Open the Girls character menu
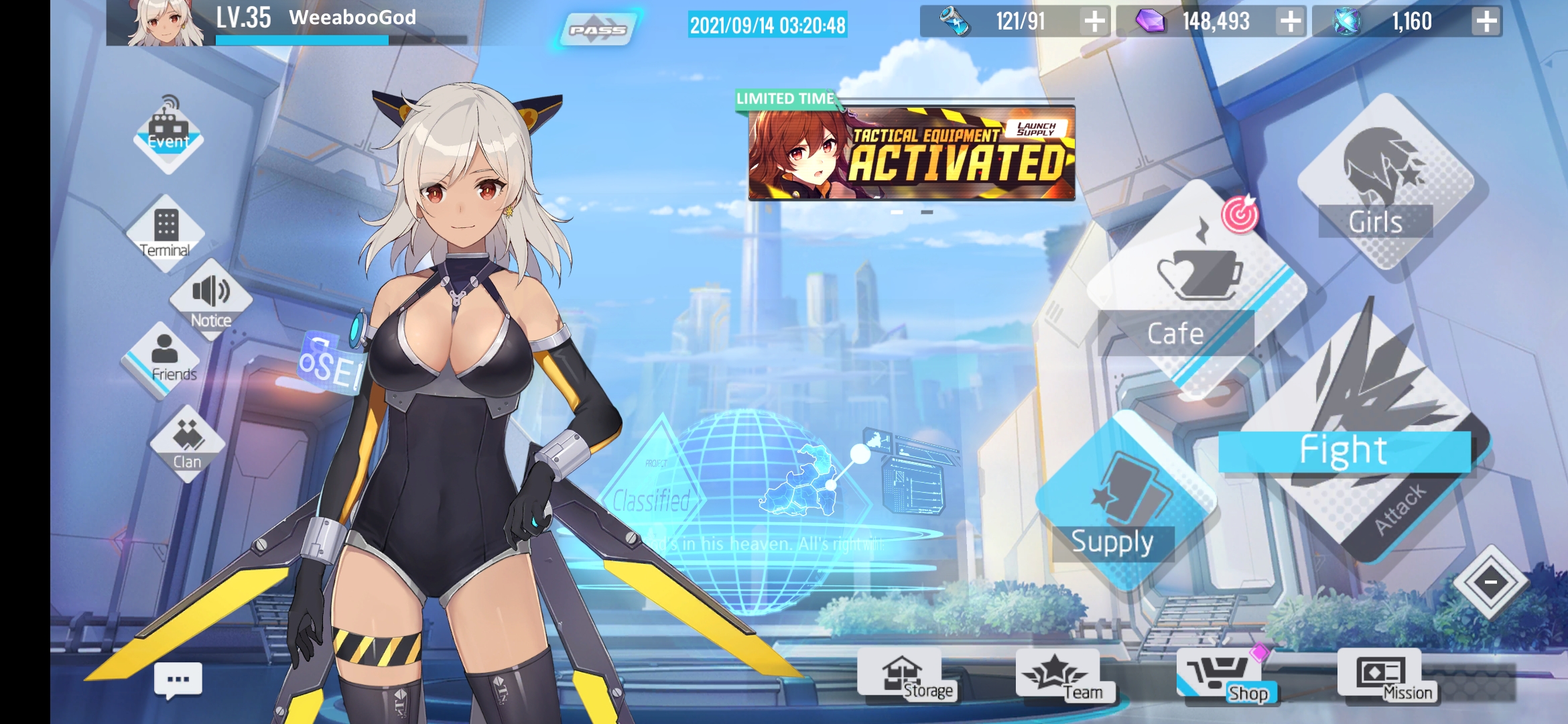 click(1380, 181)
